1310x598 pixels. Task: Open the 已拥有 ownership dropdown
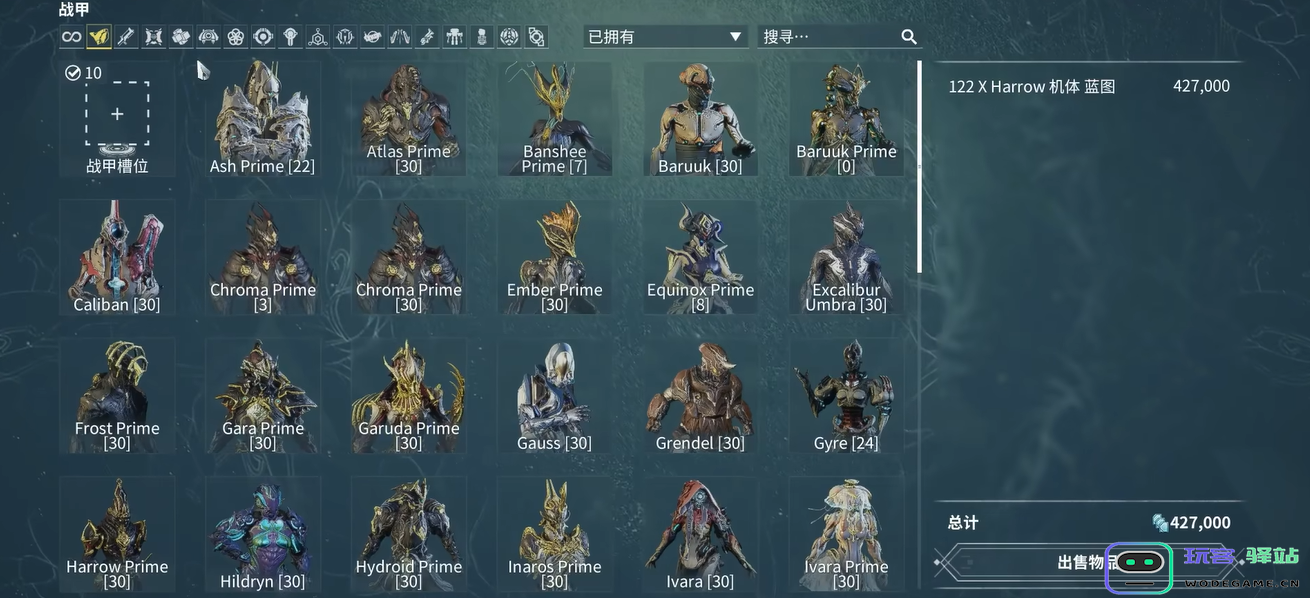665,37
